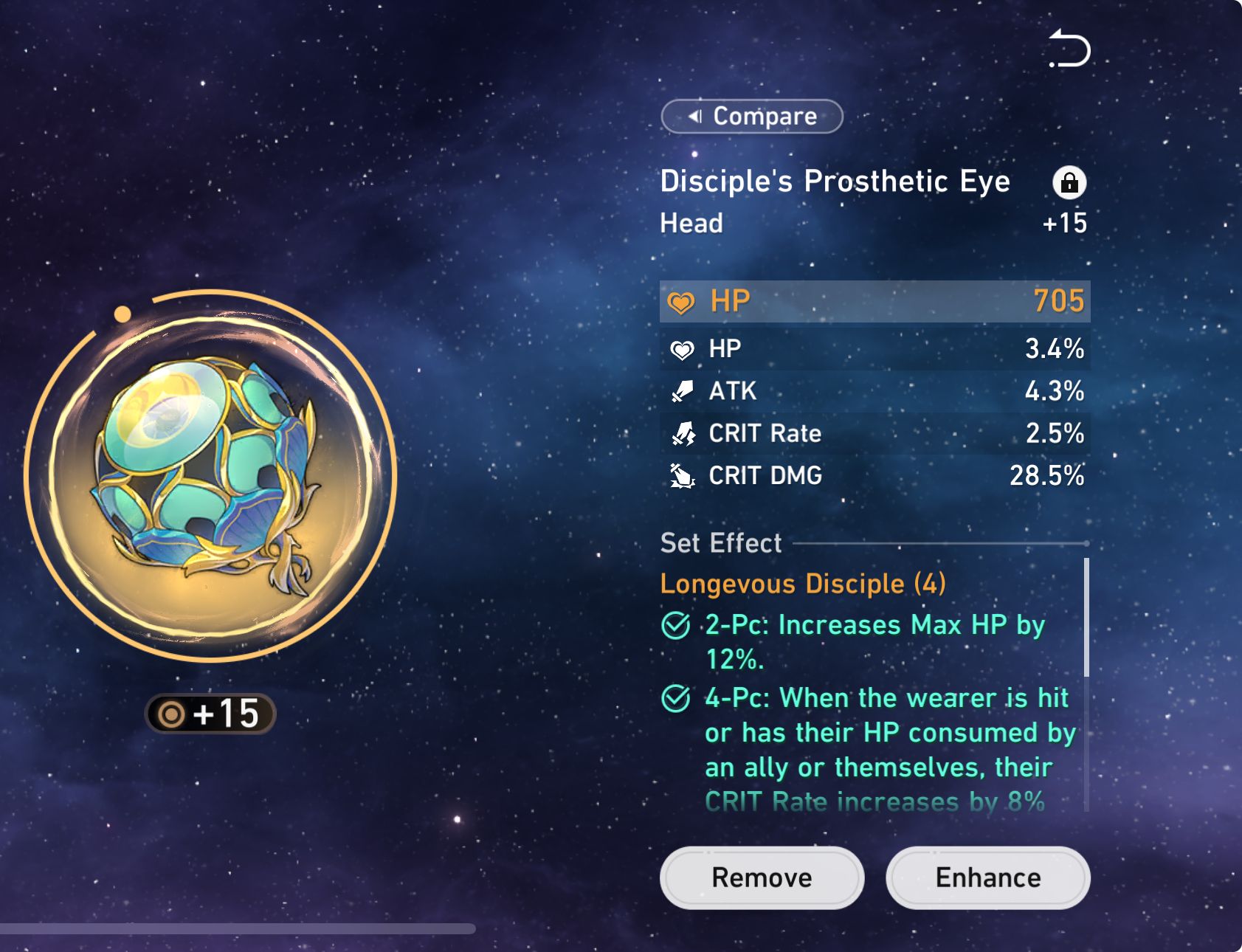Image resolution: width=1242 pixels, height=952 pixels.
Task: Click the white HP heart icon
Action: click(683, 349)
